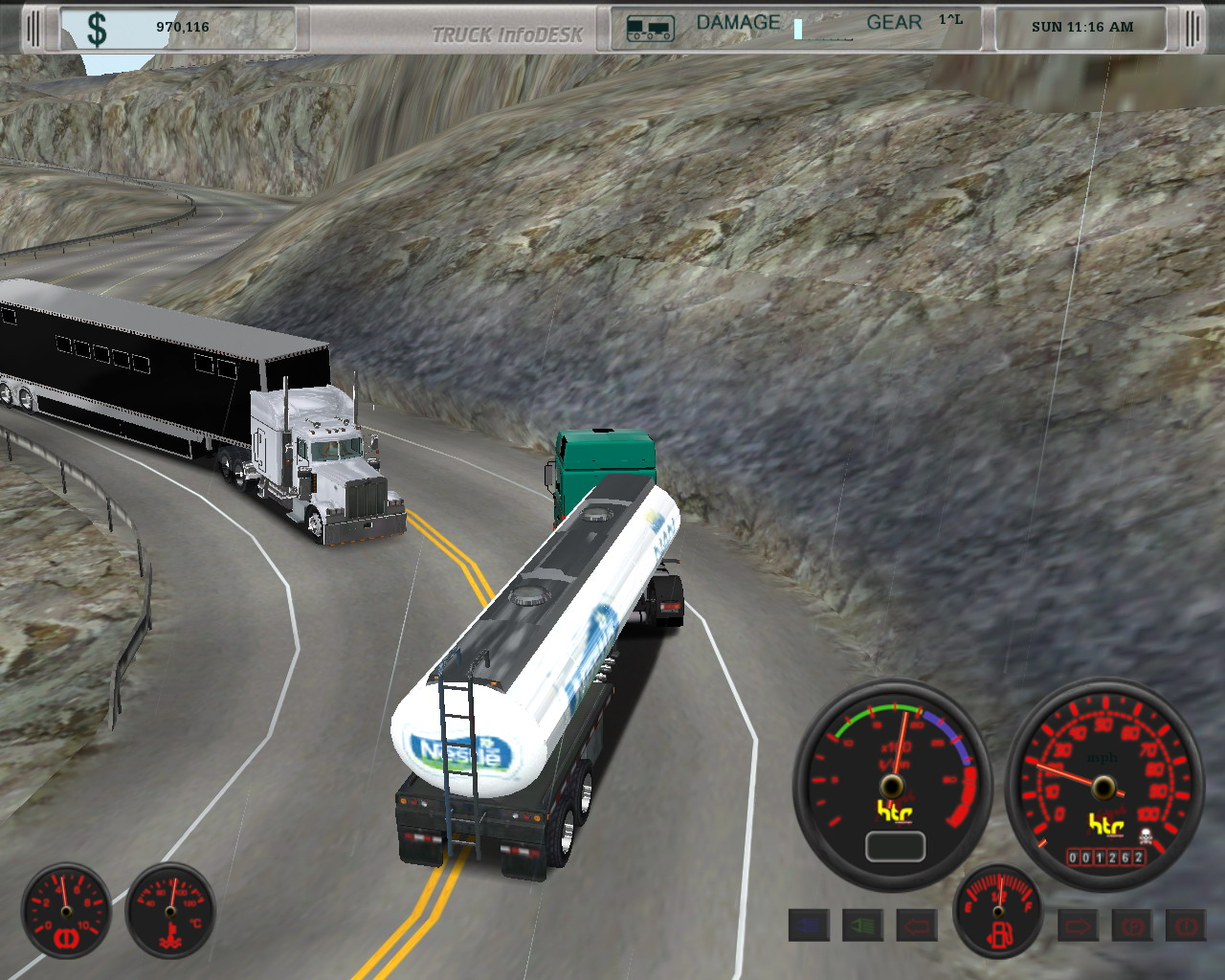
Task: Click the truck and trailer InfoDesk icon
Action: coord(650,29)
